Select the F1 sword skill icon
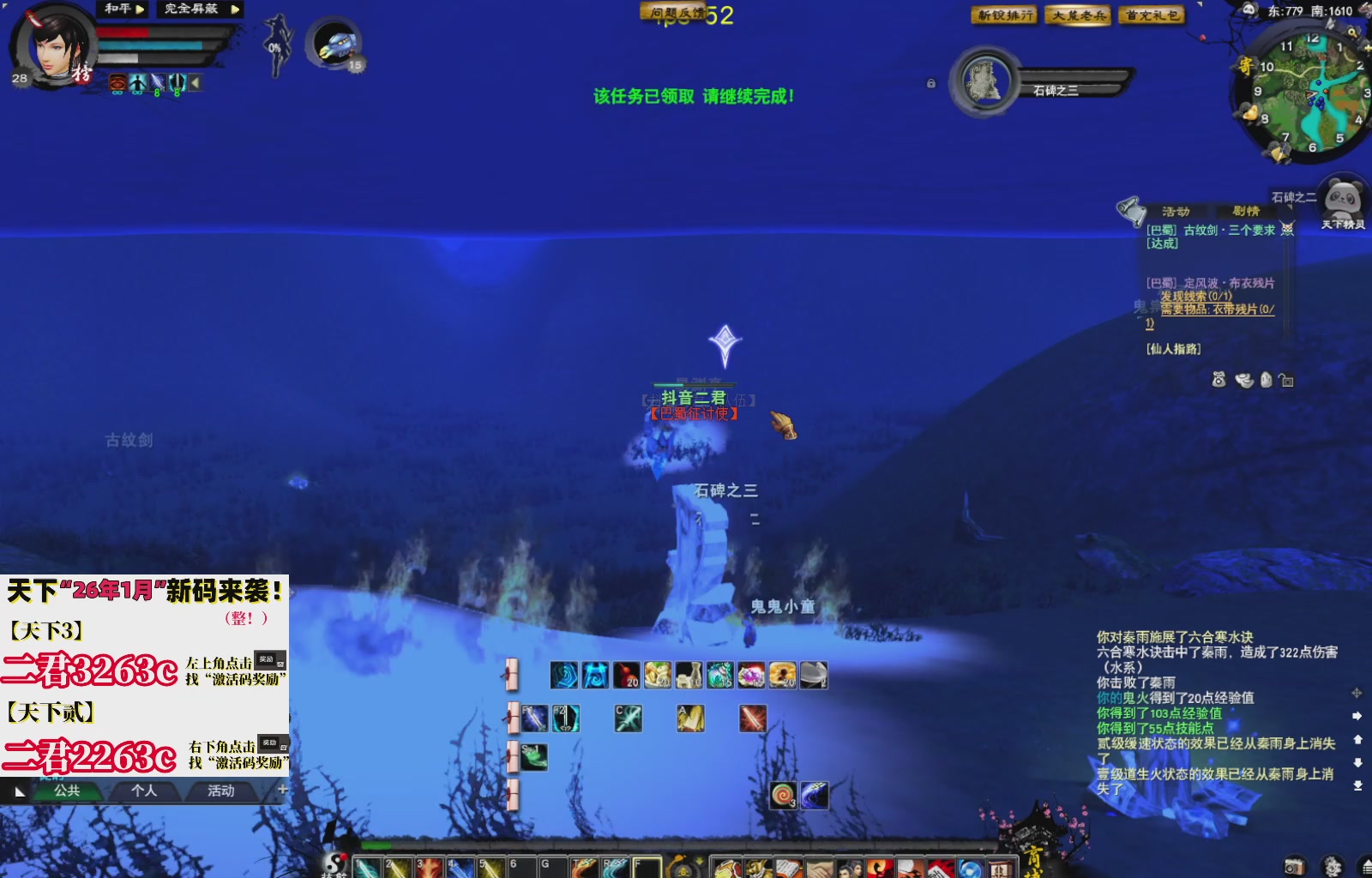 click(533, 719)
